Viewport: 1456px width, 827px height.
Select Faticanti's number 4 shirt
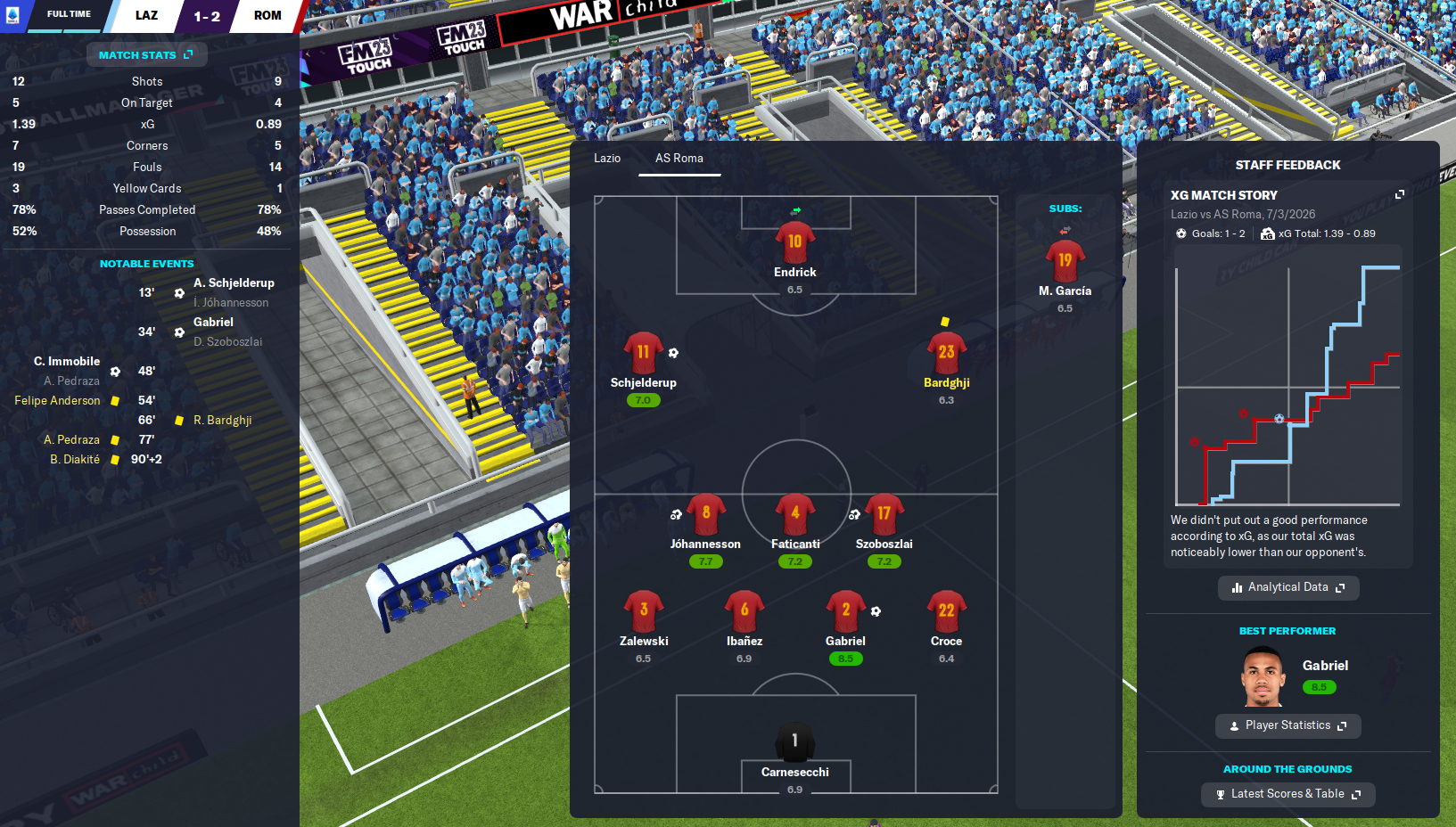click(794, 514)
